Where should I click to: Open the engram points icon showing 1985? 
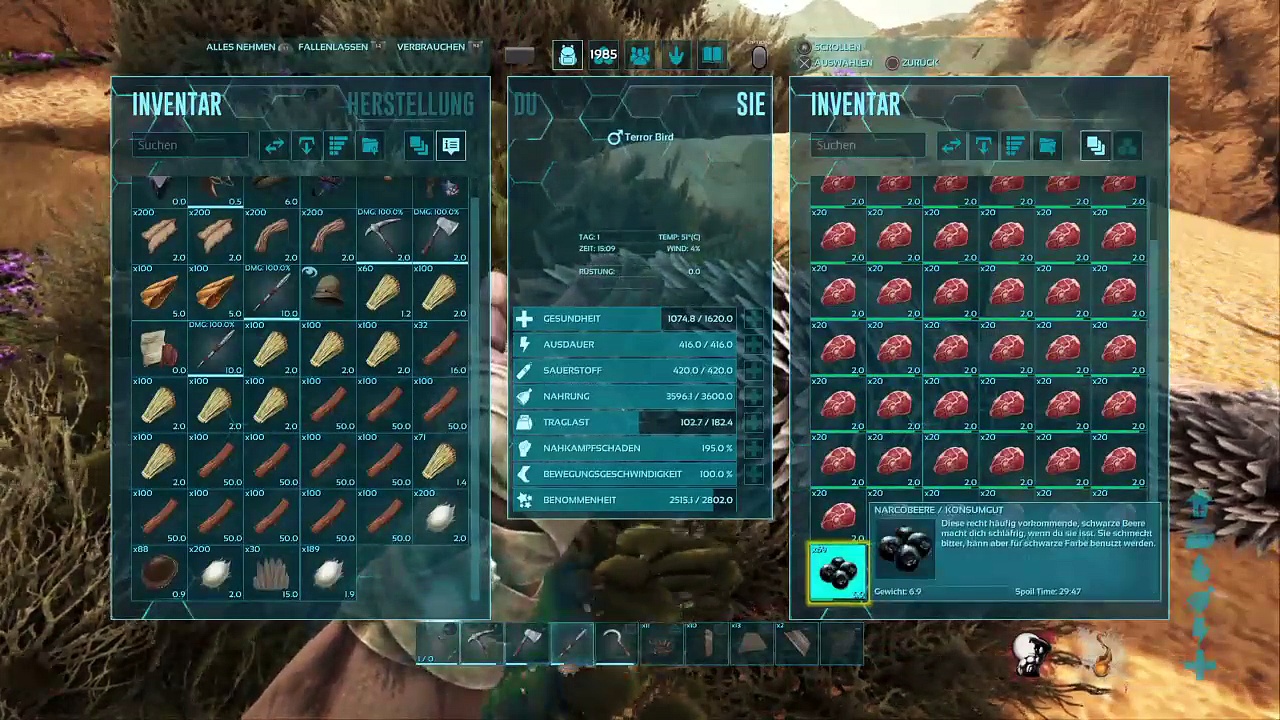click(603, 56)
